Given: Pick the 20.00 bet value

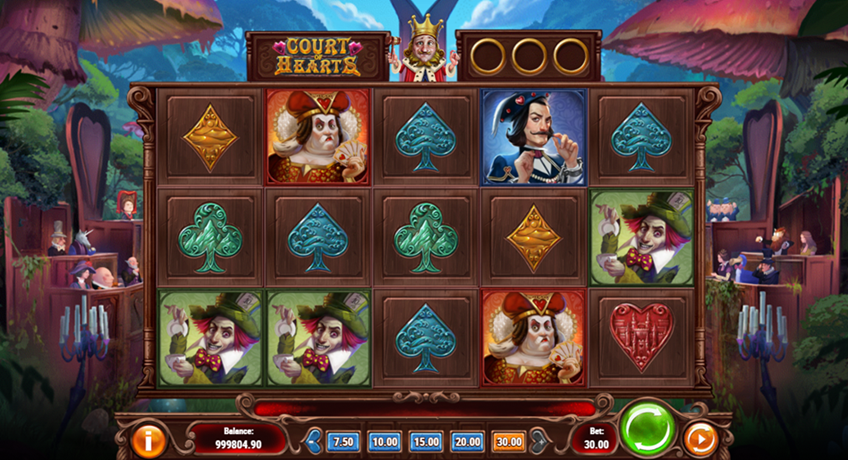Looking at the screenshot, I should (466, 441).
